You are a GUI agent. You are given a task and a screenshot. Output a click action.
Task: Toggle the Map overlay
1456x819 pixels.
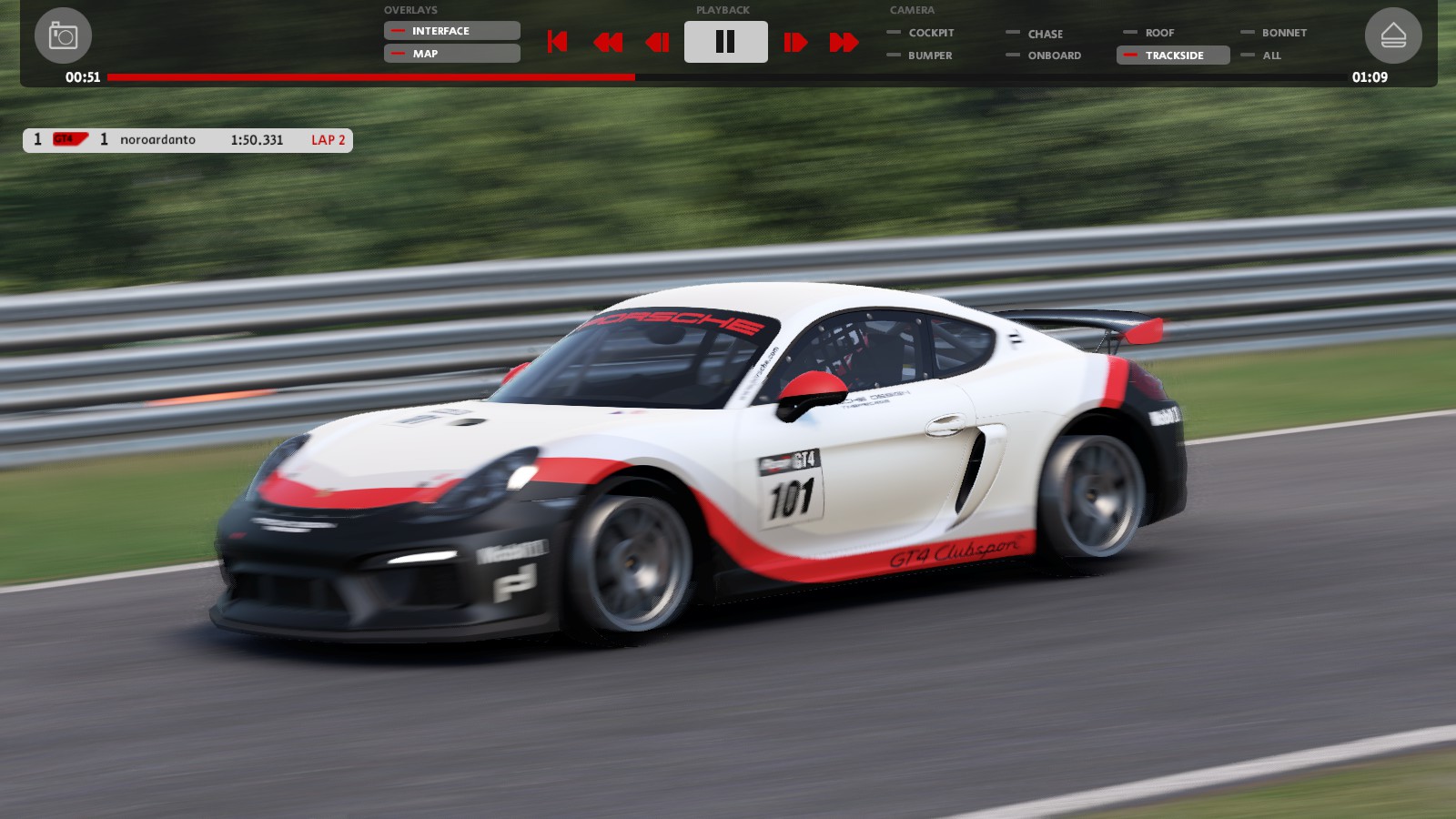pos(451,54)
